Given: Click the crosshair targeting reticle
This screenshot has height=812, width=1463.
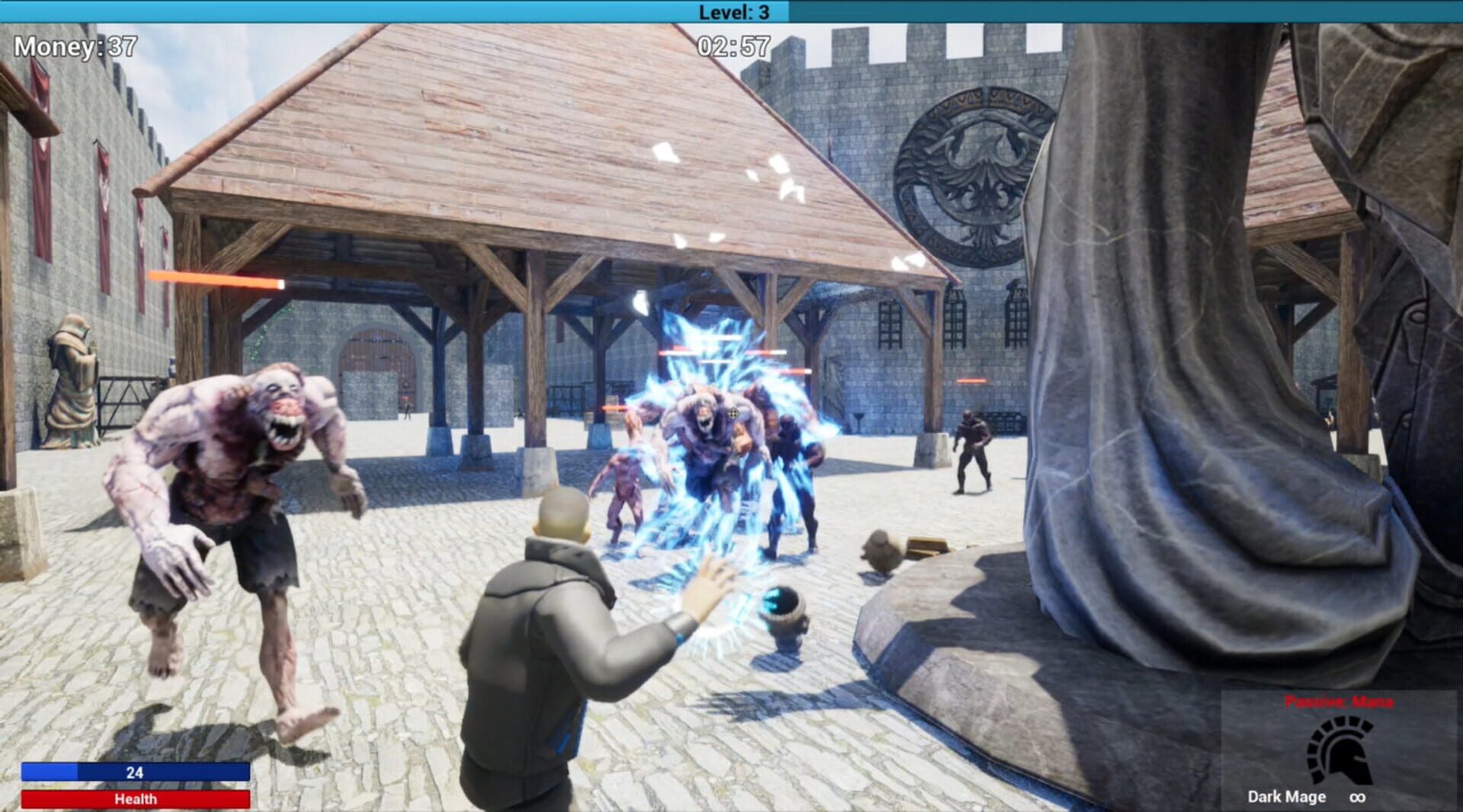Looking at the screenshot, I should 733,412.
